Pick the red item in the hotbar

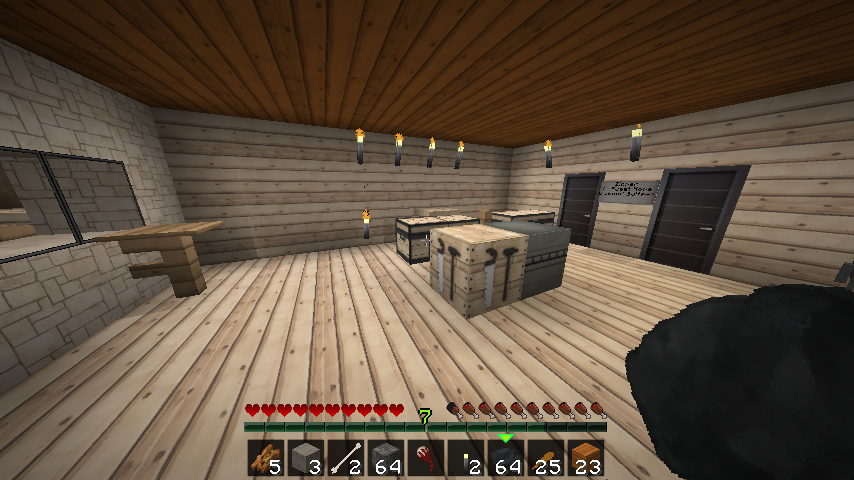(x=425, y=458)
